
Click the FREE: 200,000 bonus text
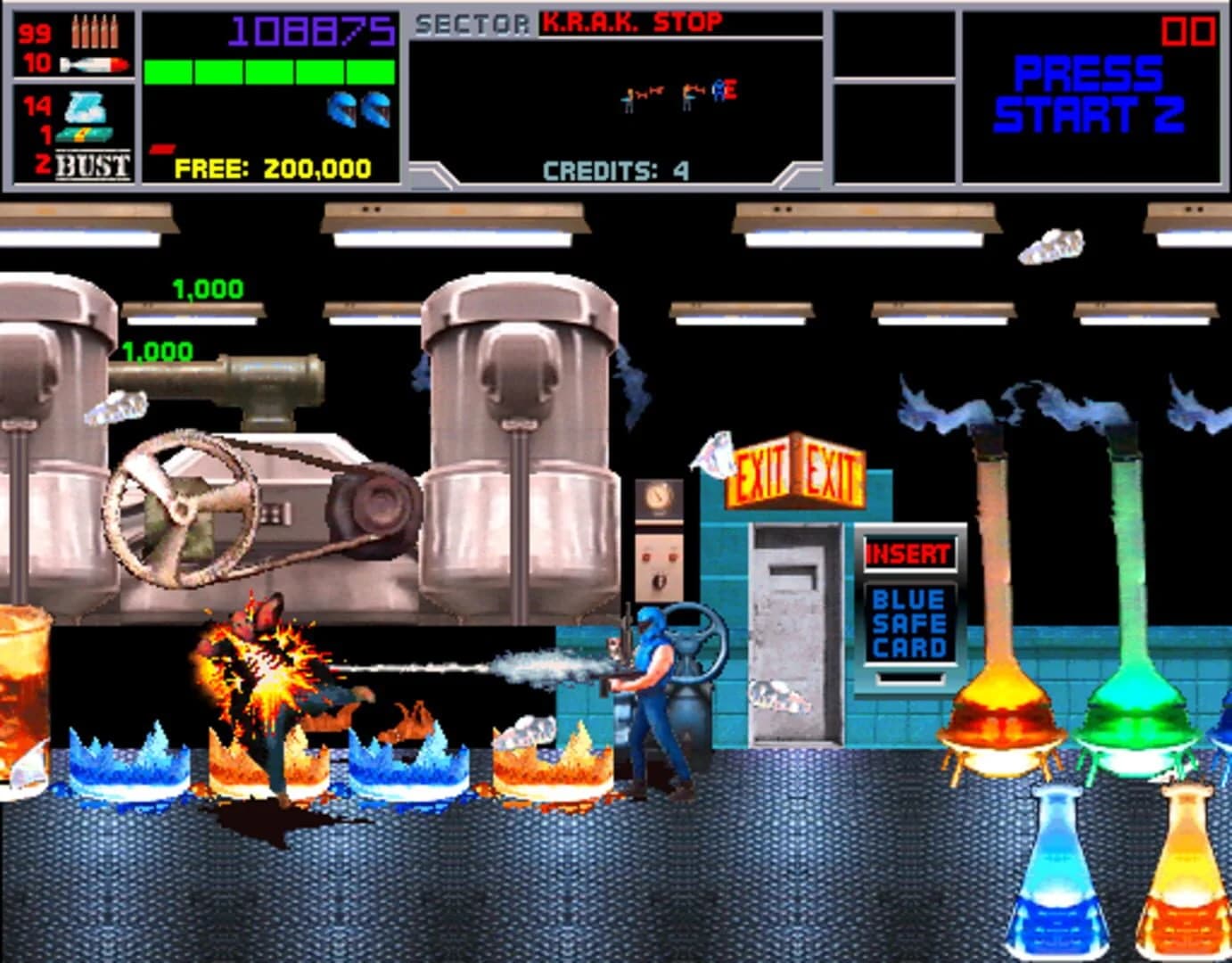(272, 167)
